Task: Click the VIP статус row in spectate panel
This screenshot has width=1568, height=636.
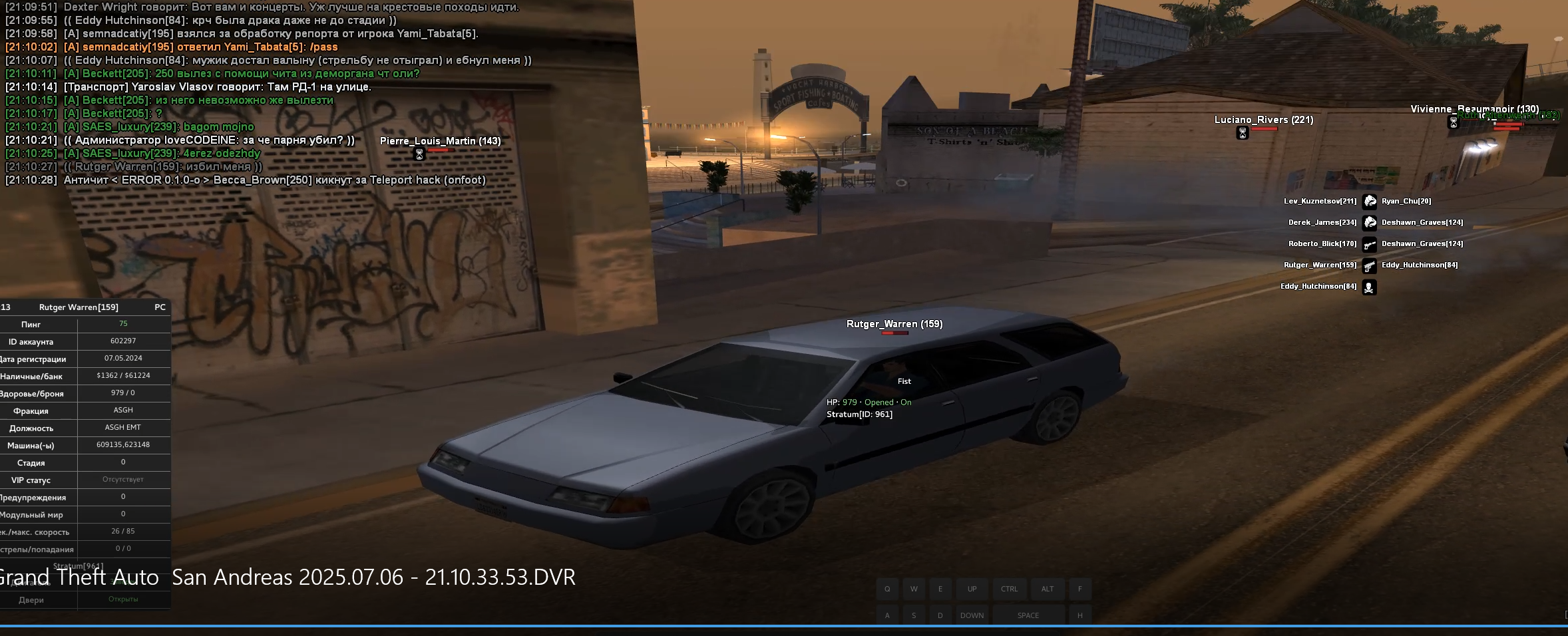Action: click(85, 480)
